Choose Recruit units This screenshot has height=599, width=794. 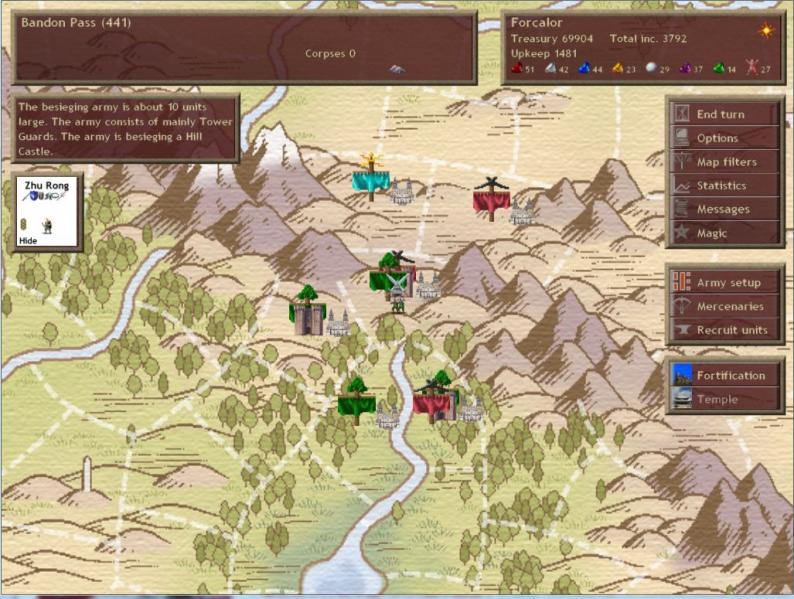coord(724,330)
